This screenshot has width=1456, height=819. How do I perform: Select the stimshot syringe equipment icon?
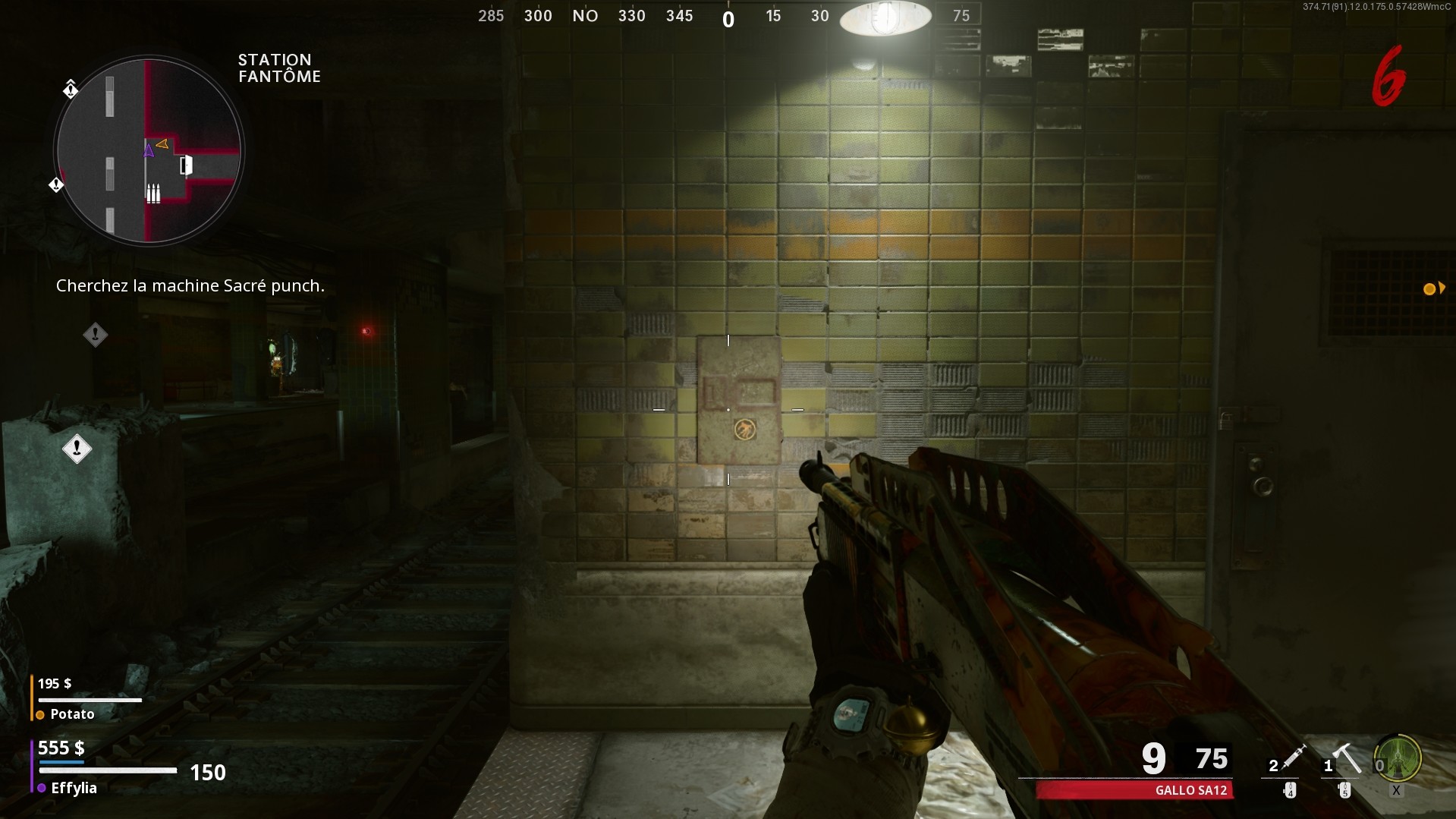[x=1294, y=758]
